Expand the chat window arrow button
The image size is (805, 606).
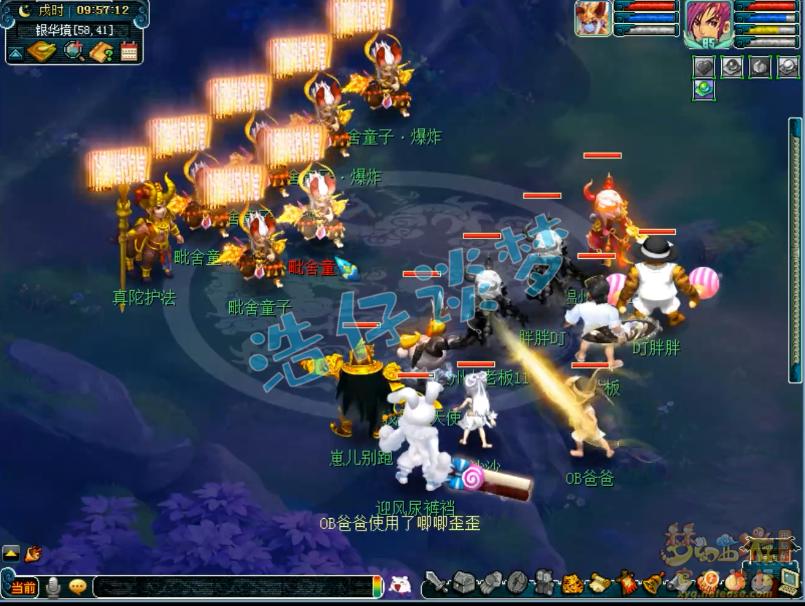pyautogui.click(x=11, y=553)
